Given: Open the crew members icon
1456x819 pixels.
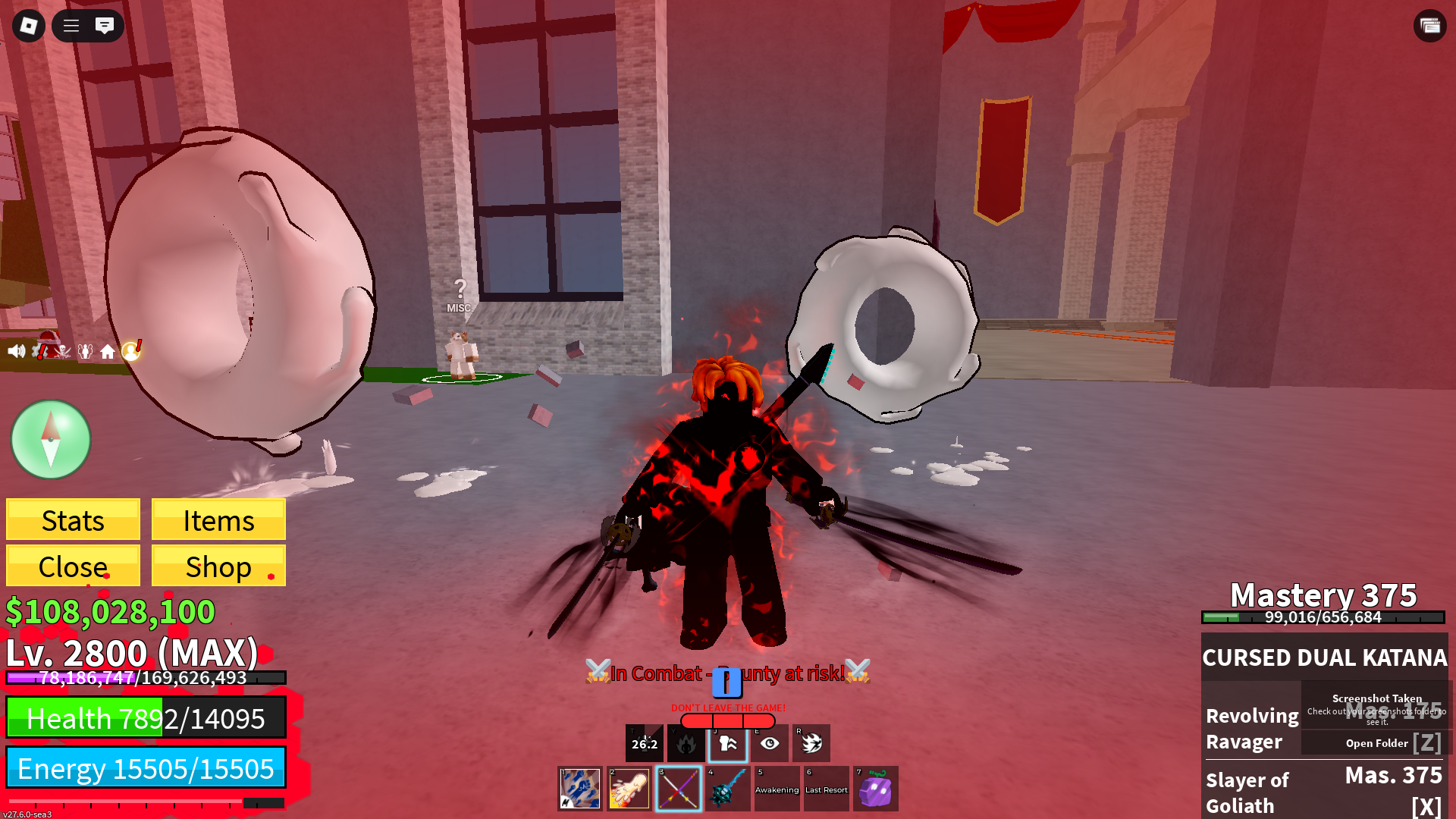Looking at the screenshot, I should click(86, 351).
